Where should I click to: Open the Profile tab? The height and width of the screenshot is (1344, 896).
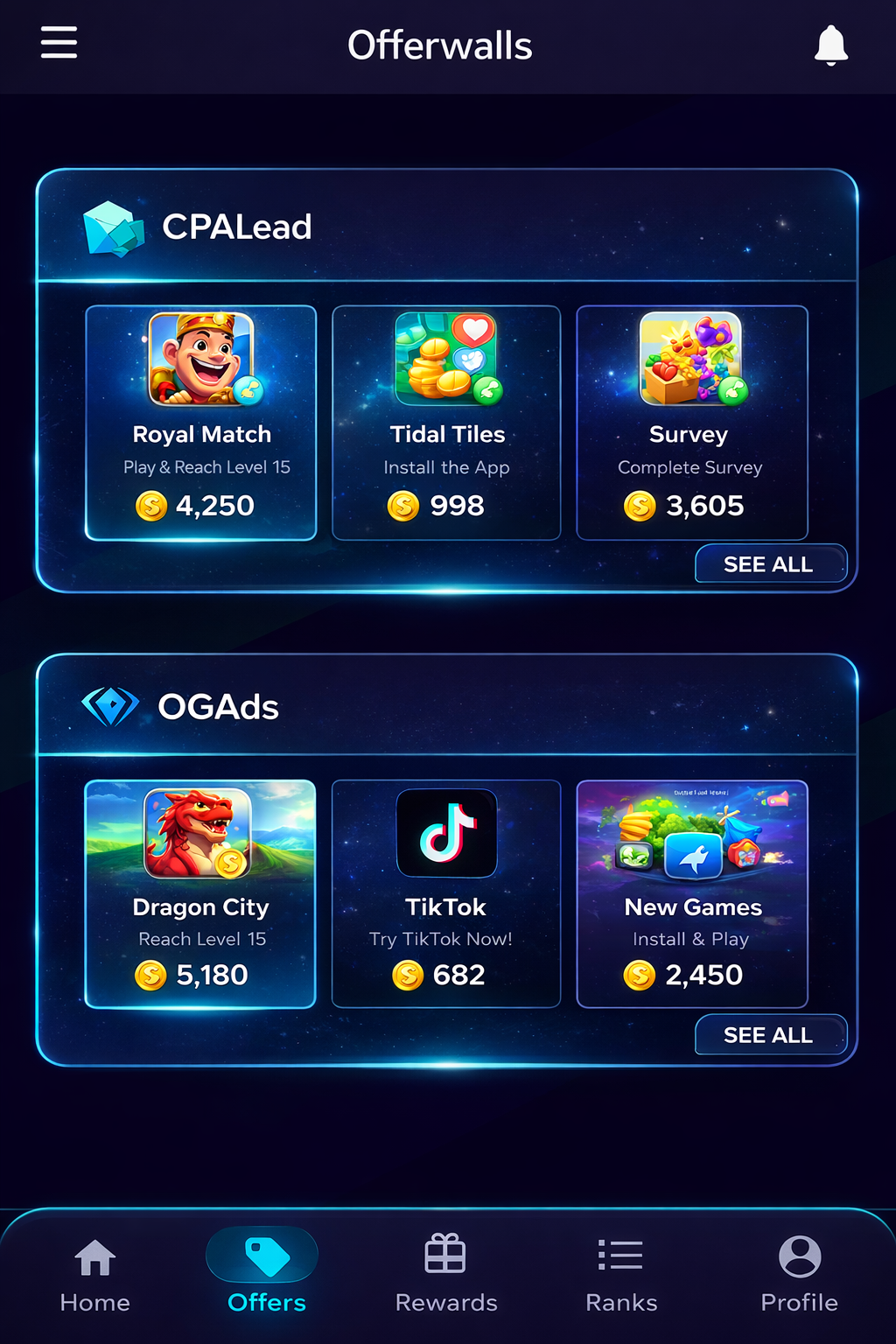799,1275
